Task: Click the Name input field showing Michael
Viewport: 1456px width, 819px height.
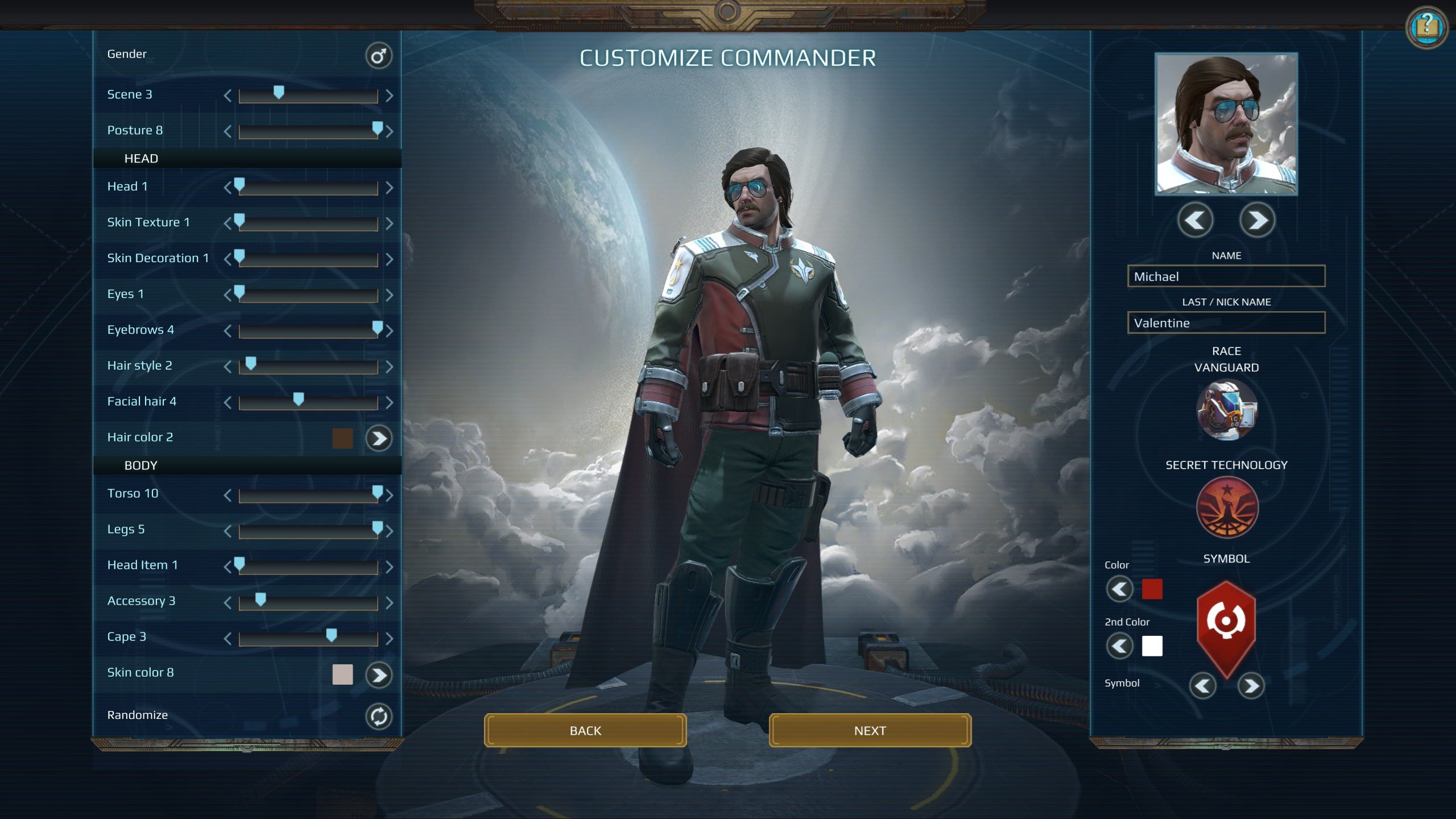Action: pyautogui.click(x=1225, y=276)
